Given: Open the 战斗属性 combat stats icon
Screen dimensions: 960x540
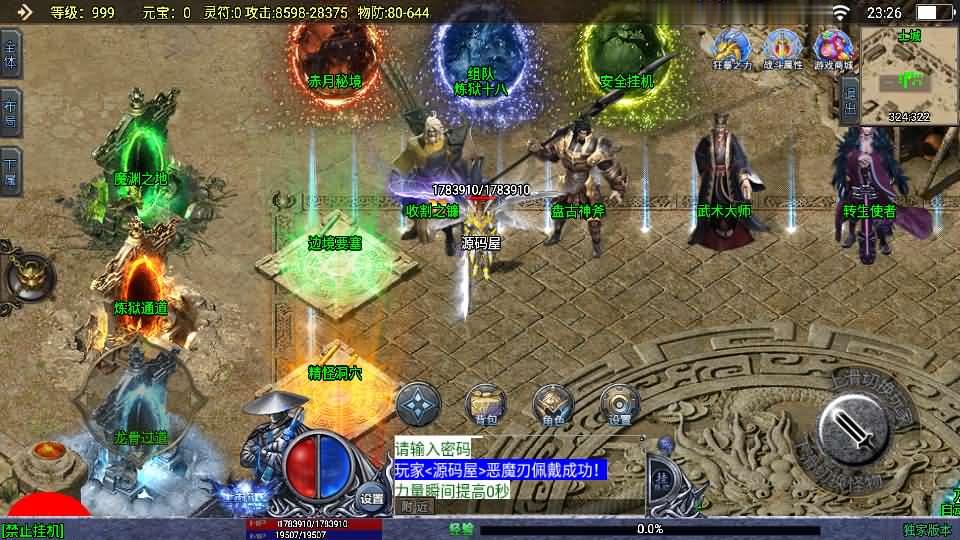Looking at the screenshot, I should click(x=783, y=48).
